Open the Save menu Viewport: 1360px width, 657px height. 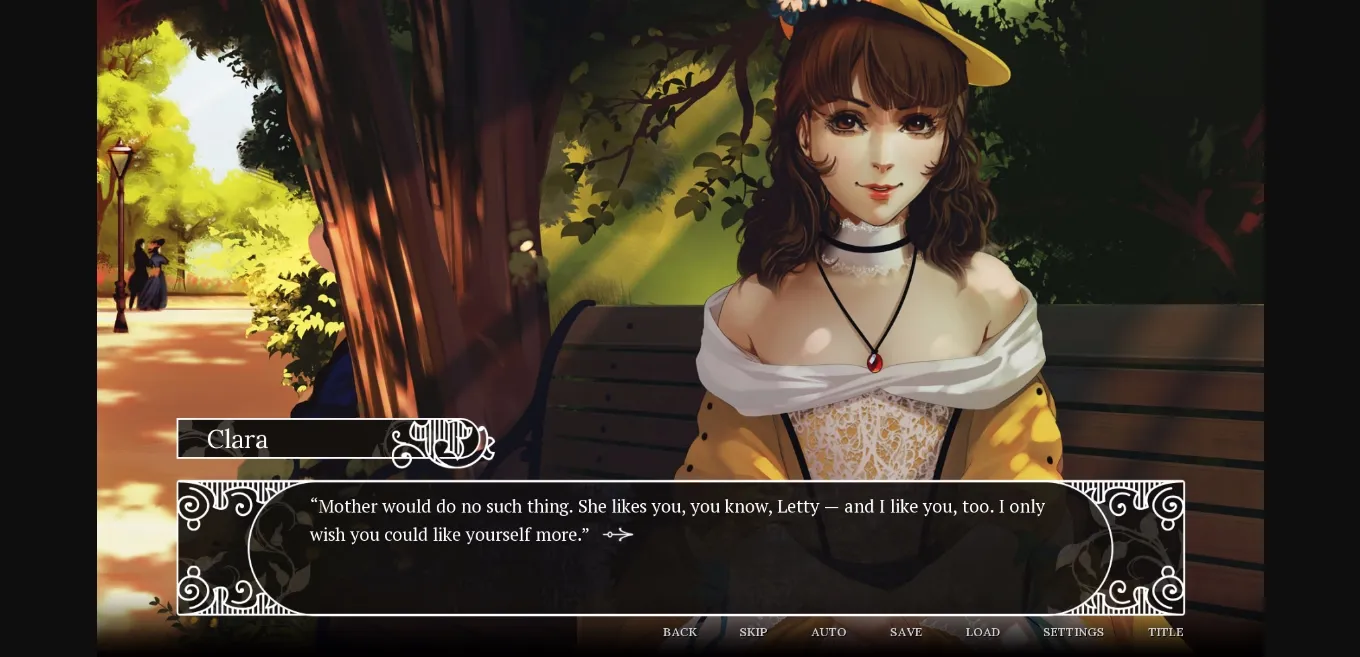click(906, 632)
